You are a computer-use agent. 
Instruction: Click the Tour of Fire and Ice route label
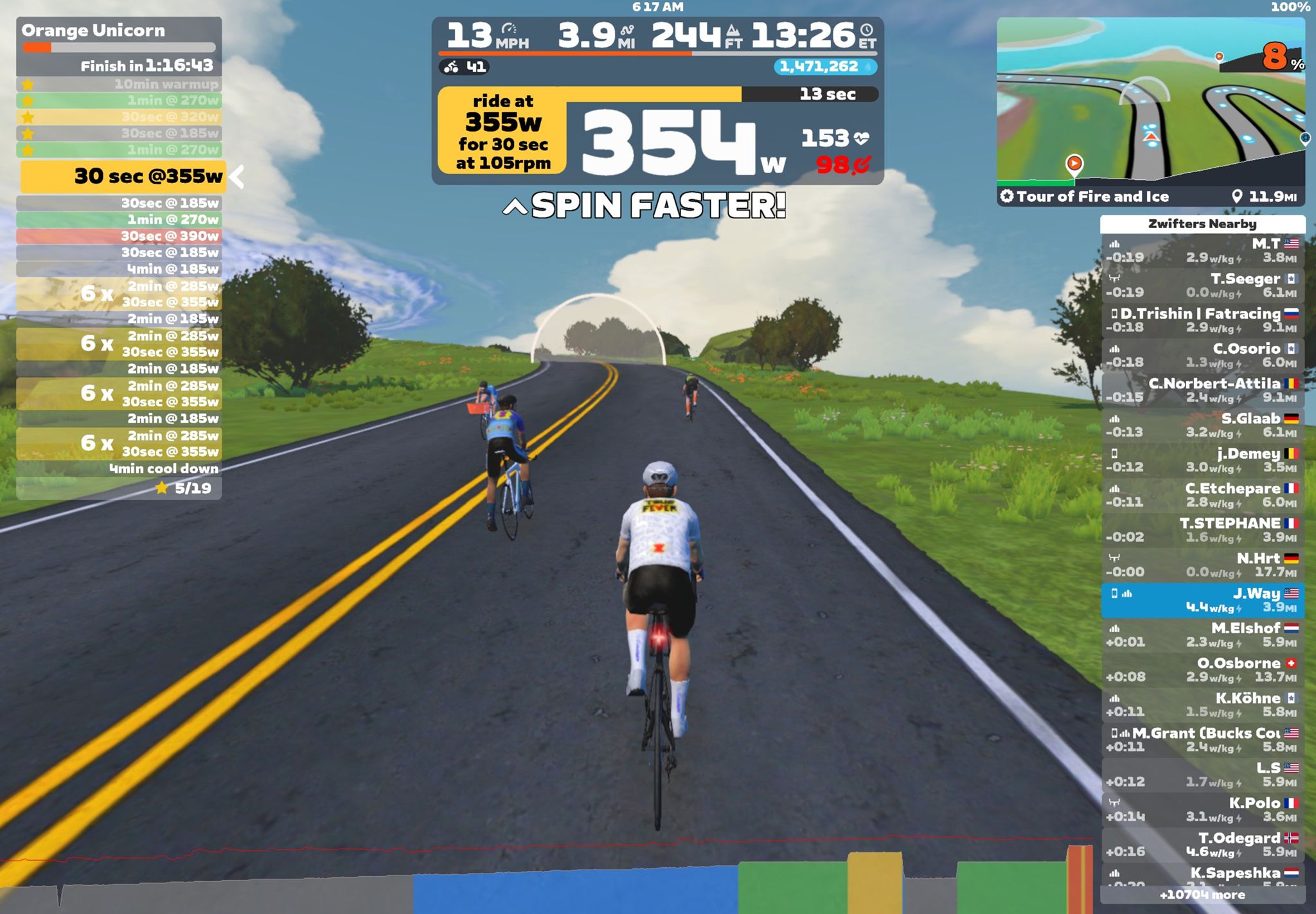(1092, 197)
